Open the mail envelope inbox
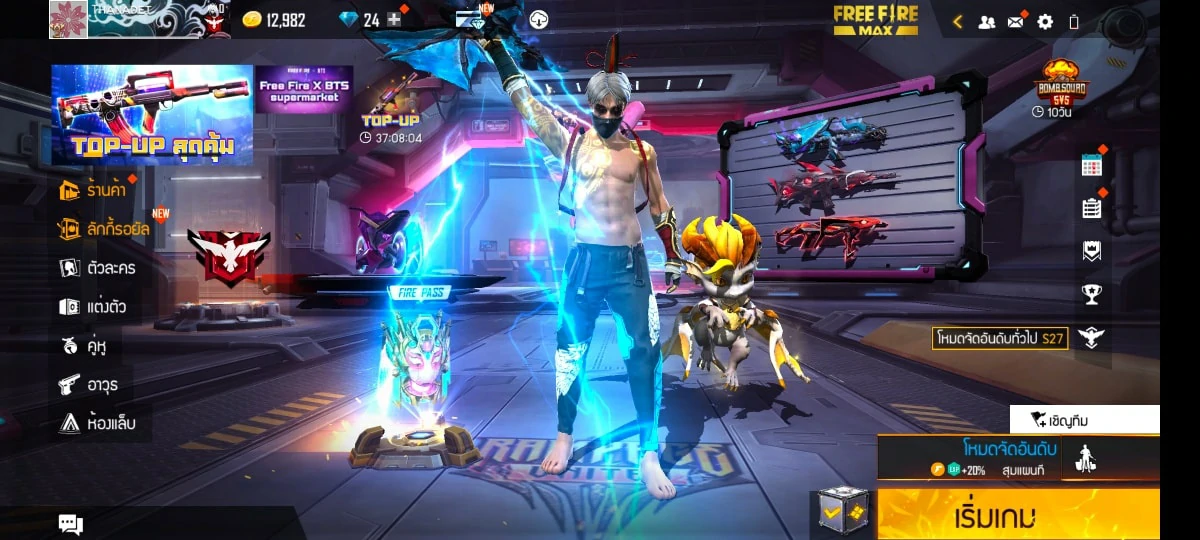 point(1016,21)
